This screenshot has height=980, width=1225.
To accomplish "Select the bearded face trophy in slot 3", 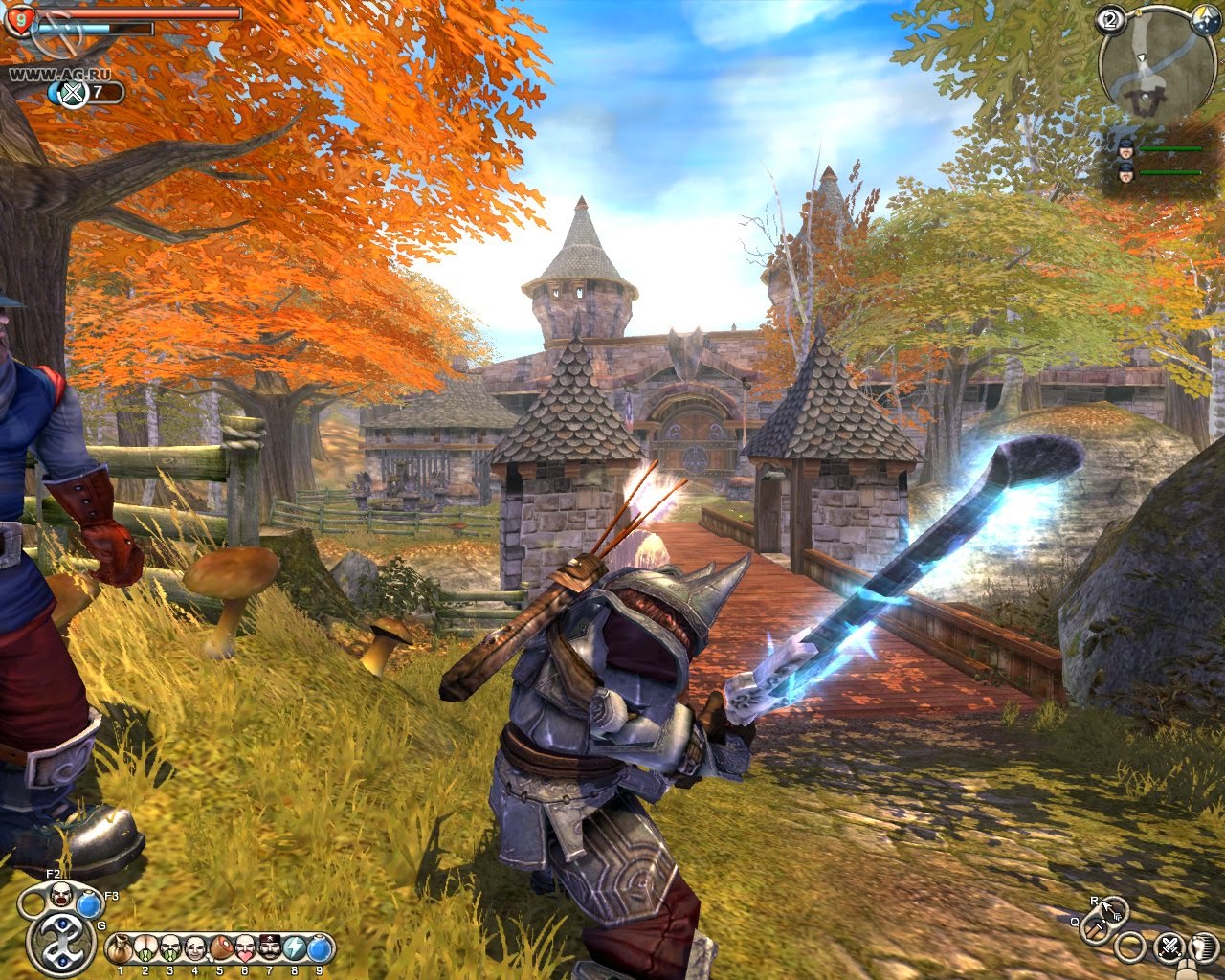I will [x=169, y=948].
